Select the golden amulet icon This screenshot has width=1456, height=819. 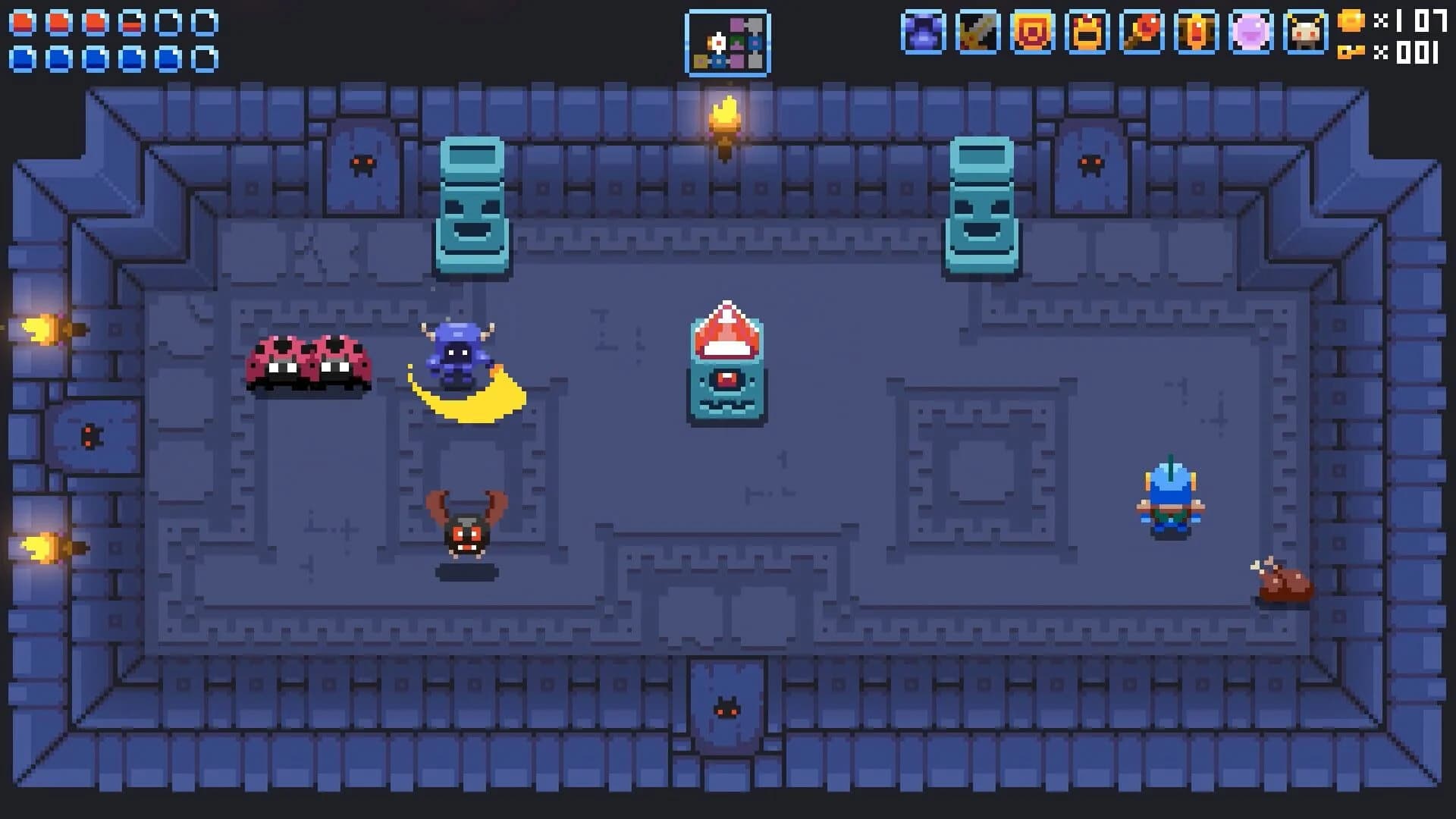tap(1196, 30)
